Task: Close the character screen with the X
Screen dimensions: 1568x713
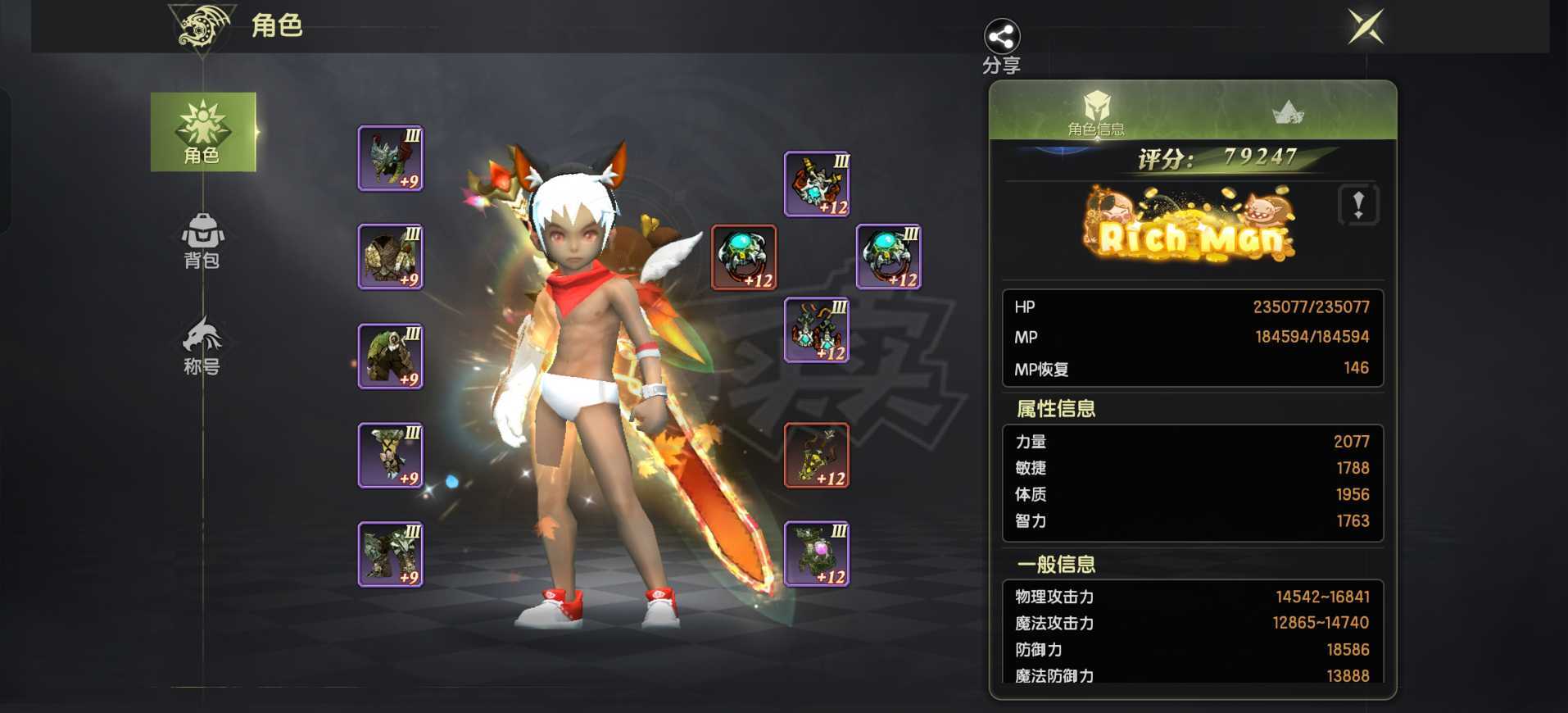Action: coord(1365,27)
